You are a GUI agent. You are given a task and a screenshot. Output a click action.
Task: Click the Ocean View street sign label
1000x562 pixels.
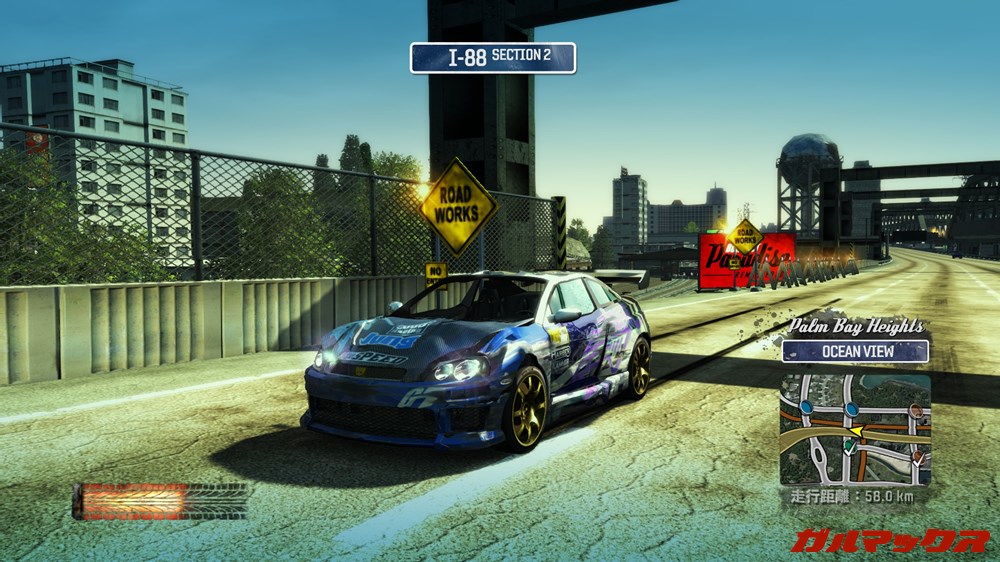point(855,351)
